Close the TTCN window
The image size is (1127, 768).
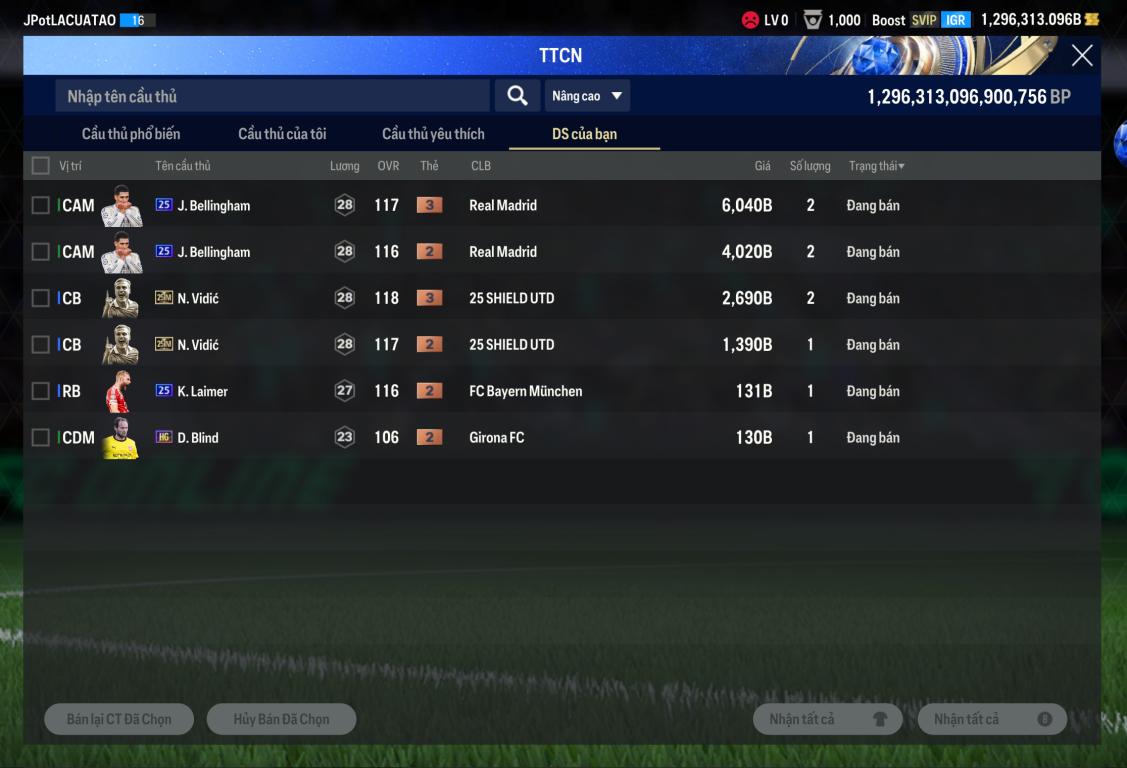1081,56
